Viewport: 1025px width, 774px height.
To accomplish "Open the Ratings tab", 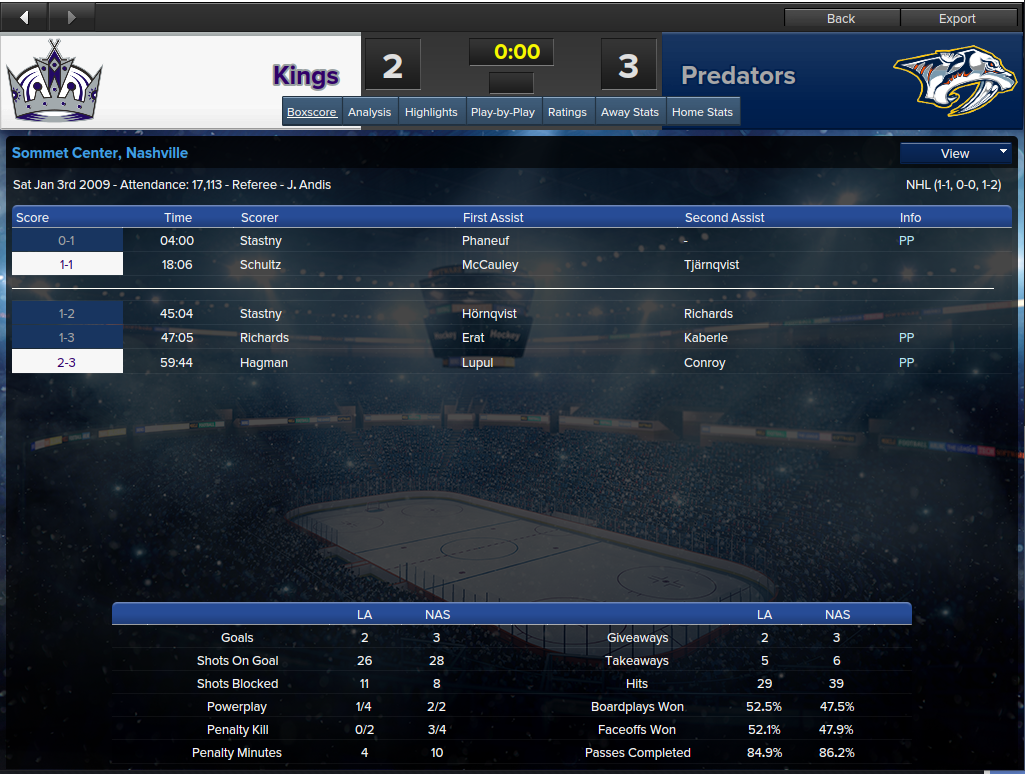I will 567,112.
